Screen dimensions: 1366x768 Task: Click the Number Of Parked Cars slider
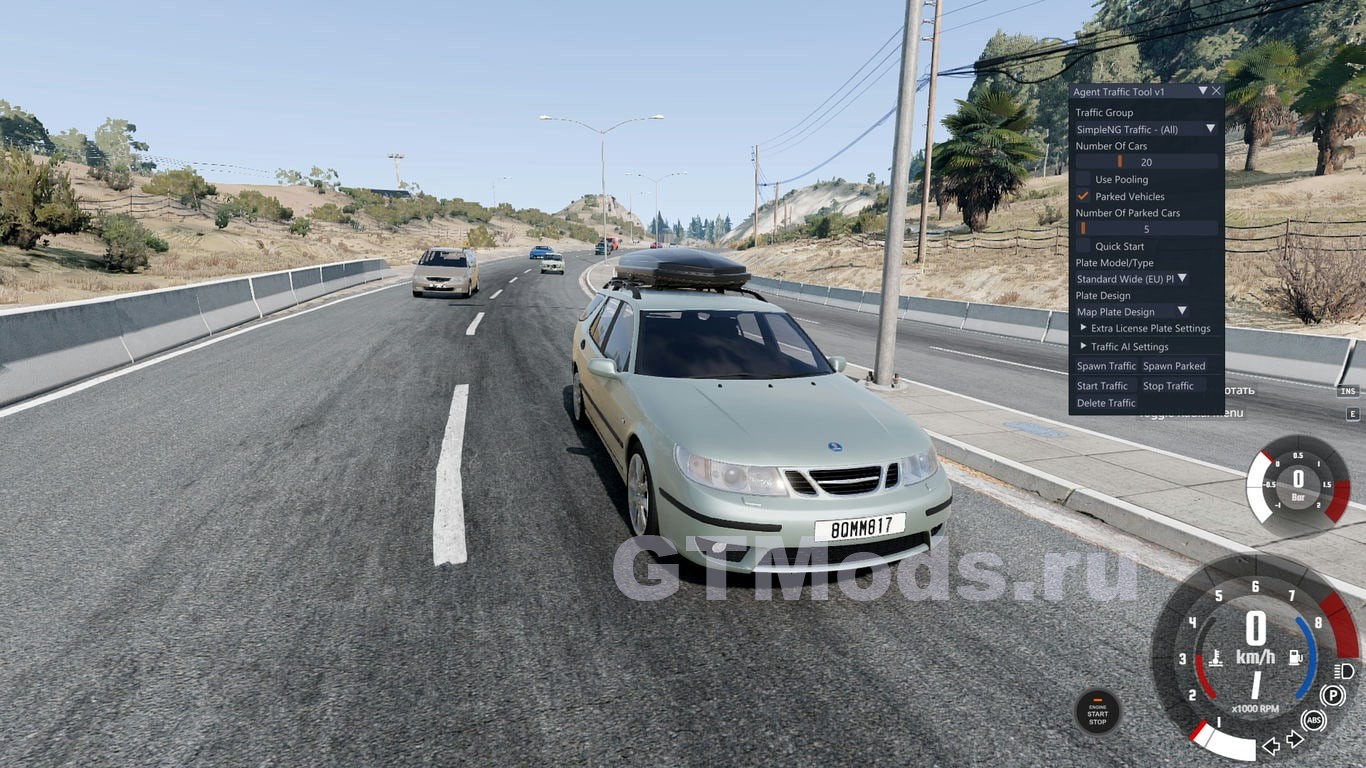click(x=1146, y=229)
